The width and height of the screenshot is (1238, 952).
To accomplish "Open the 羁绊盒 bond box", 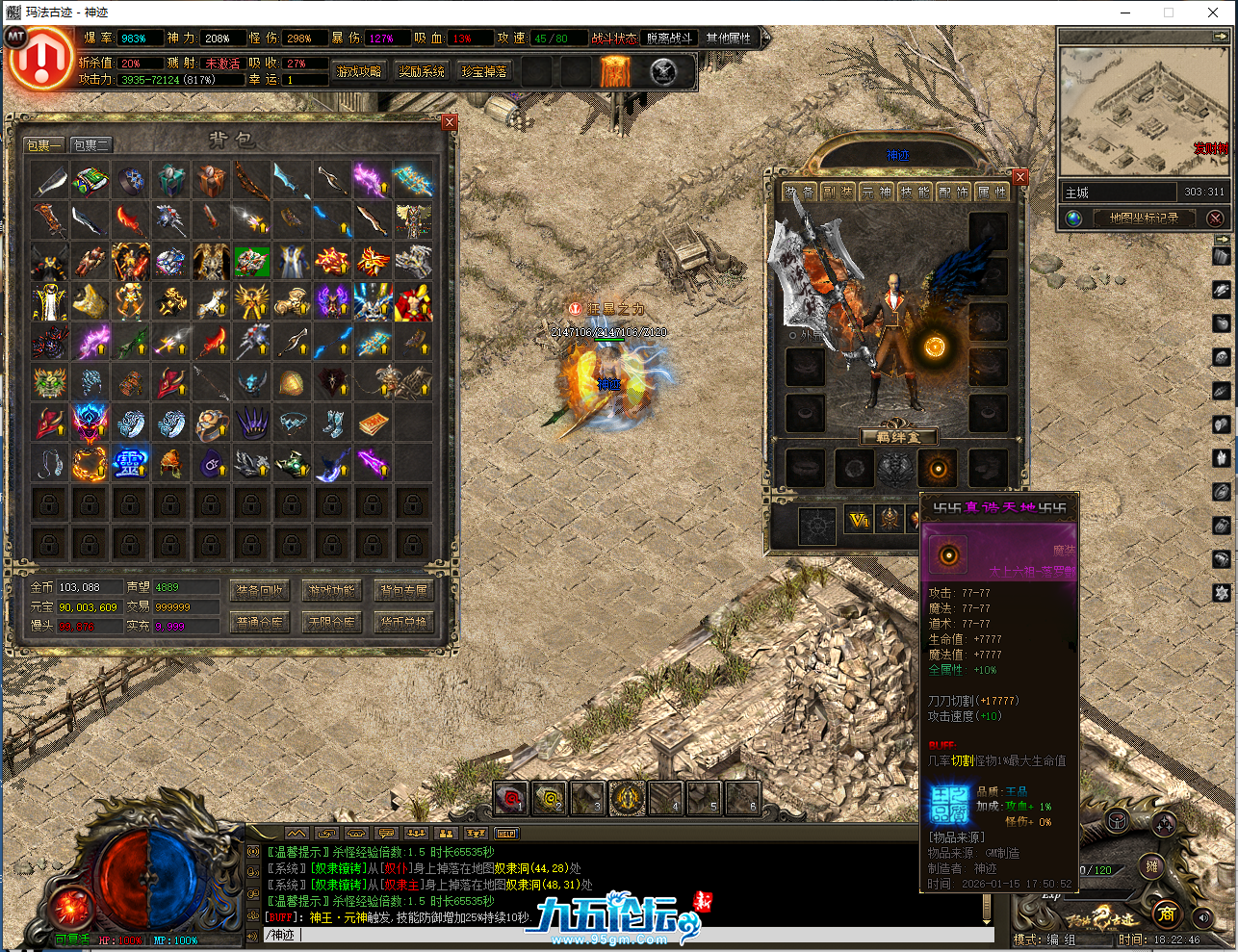I will (x=897, y=437).
